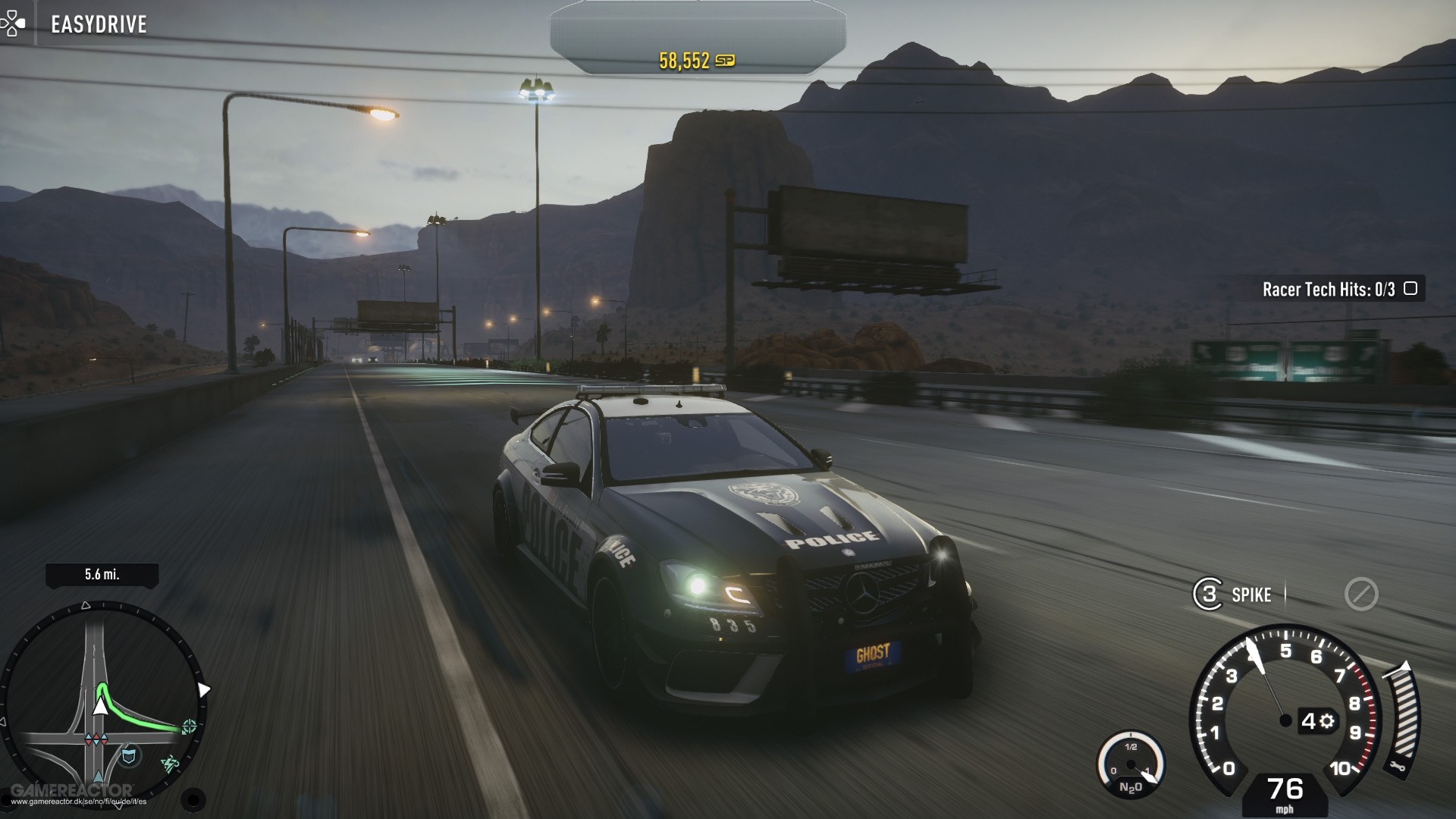This screenshot has width=1456, height=819.
Task: Click the repair shop shield icon on minimap
Action: [x=129, y=754]
